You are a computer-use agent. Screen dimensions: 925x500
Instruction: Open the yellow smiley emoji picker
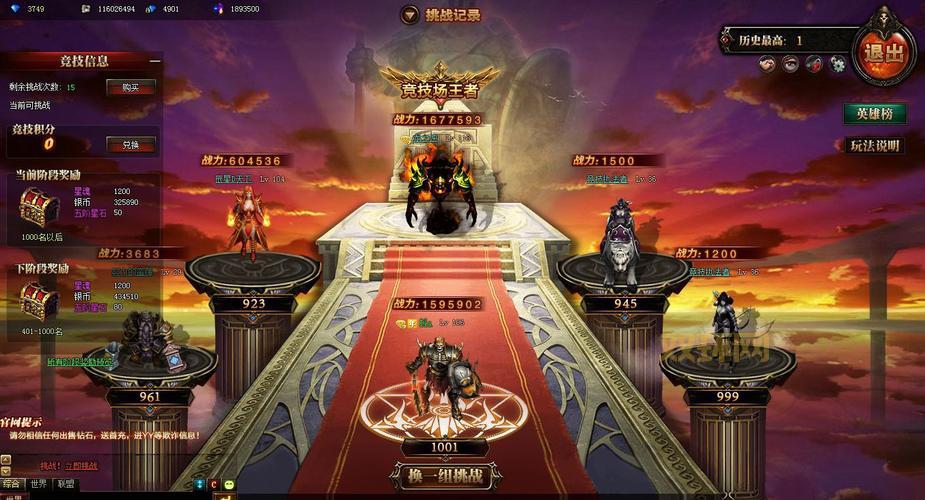coord(229,485)
